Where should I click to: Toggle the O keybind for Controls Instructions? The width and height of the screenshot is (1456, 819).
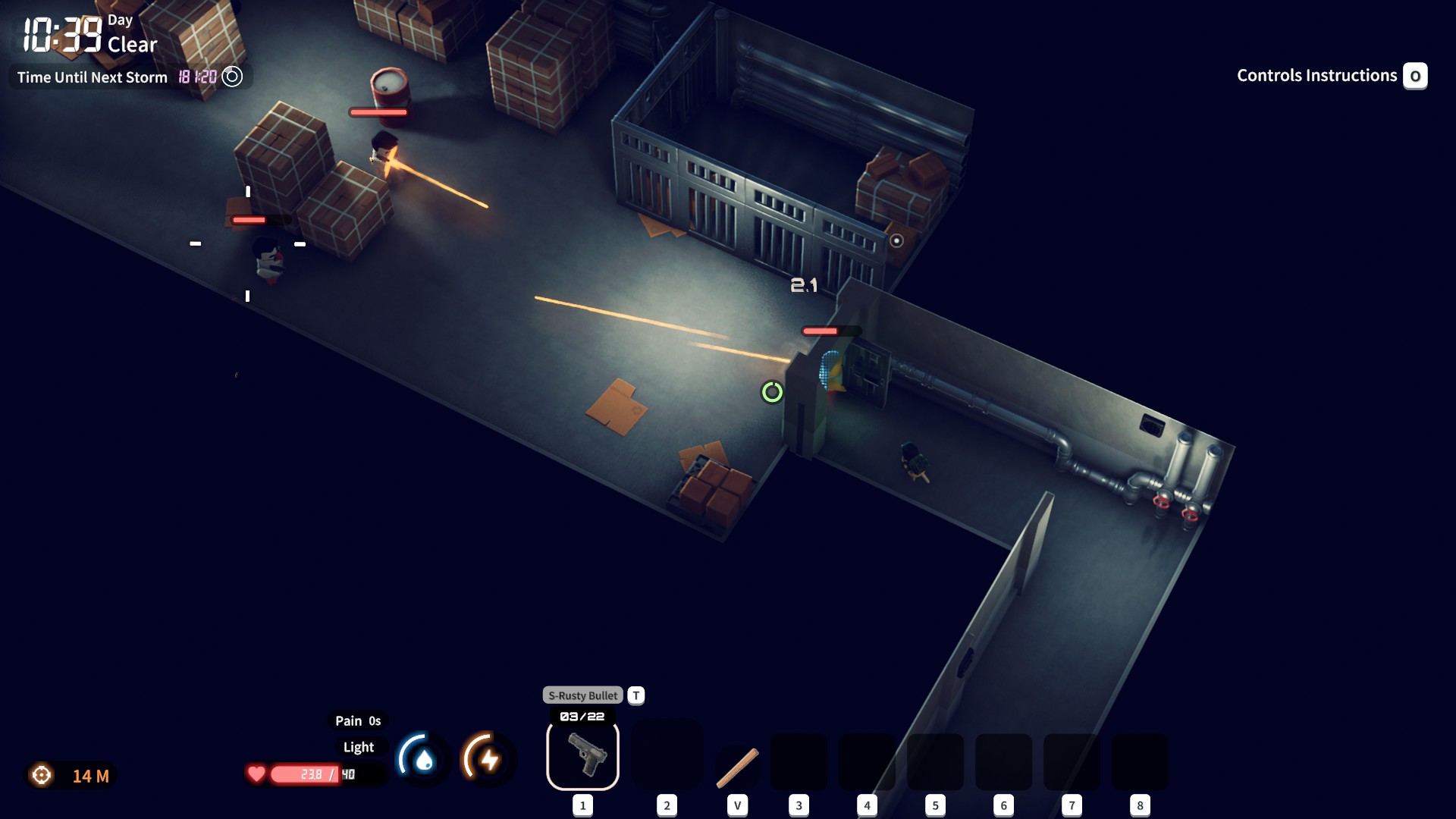tap(1415, 76)
